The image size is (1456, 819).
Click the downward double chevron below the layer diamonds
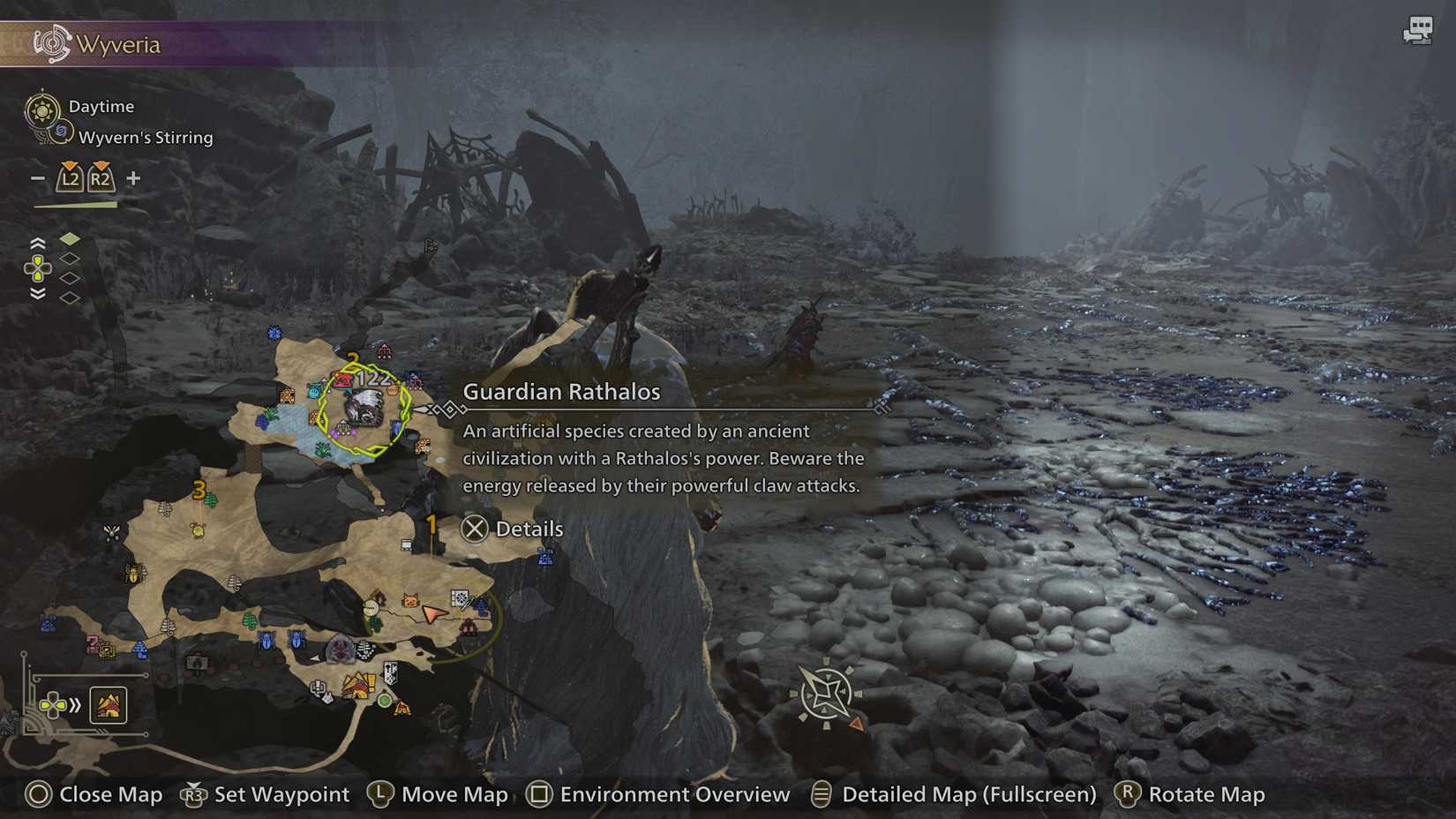37,294
